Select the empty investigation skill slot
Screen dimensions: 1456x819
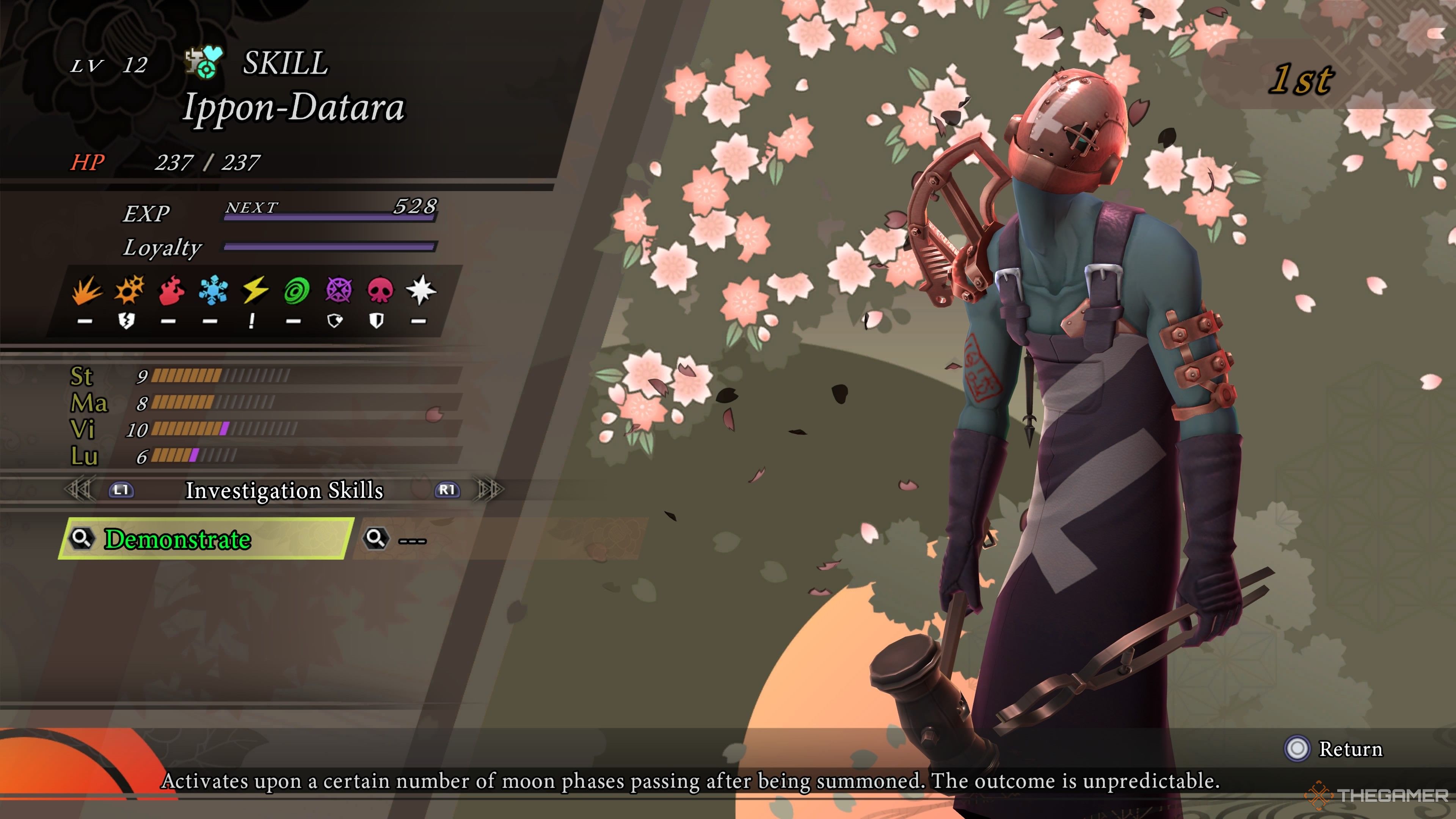point(497,539)
